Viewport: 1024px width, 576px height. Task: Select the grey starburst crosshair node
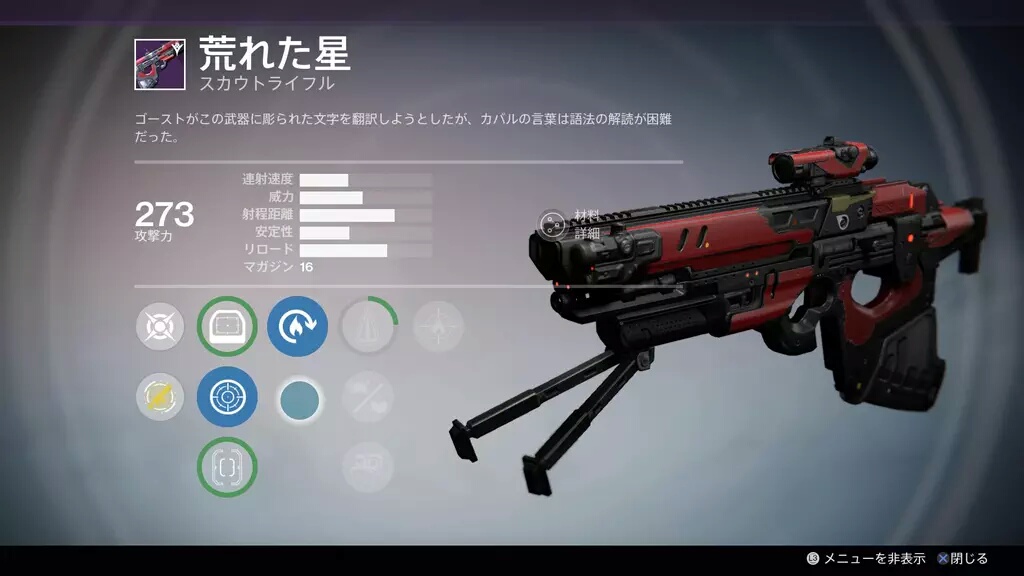point(160,327)
